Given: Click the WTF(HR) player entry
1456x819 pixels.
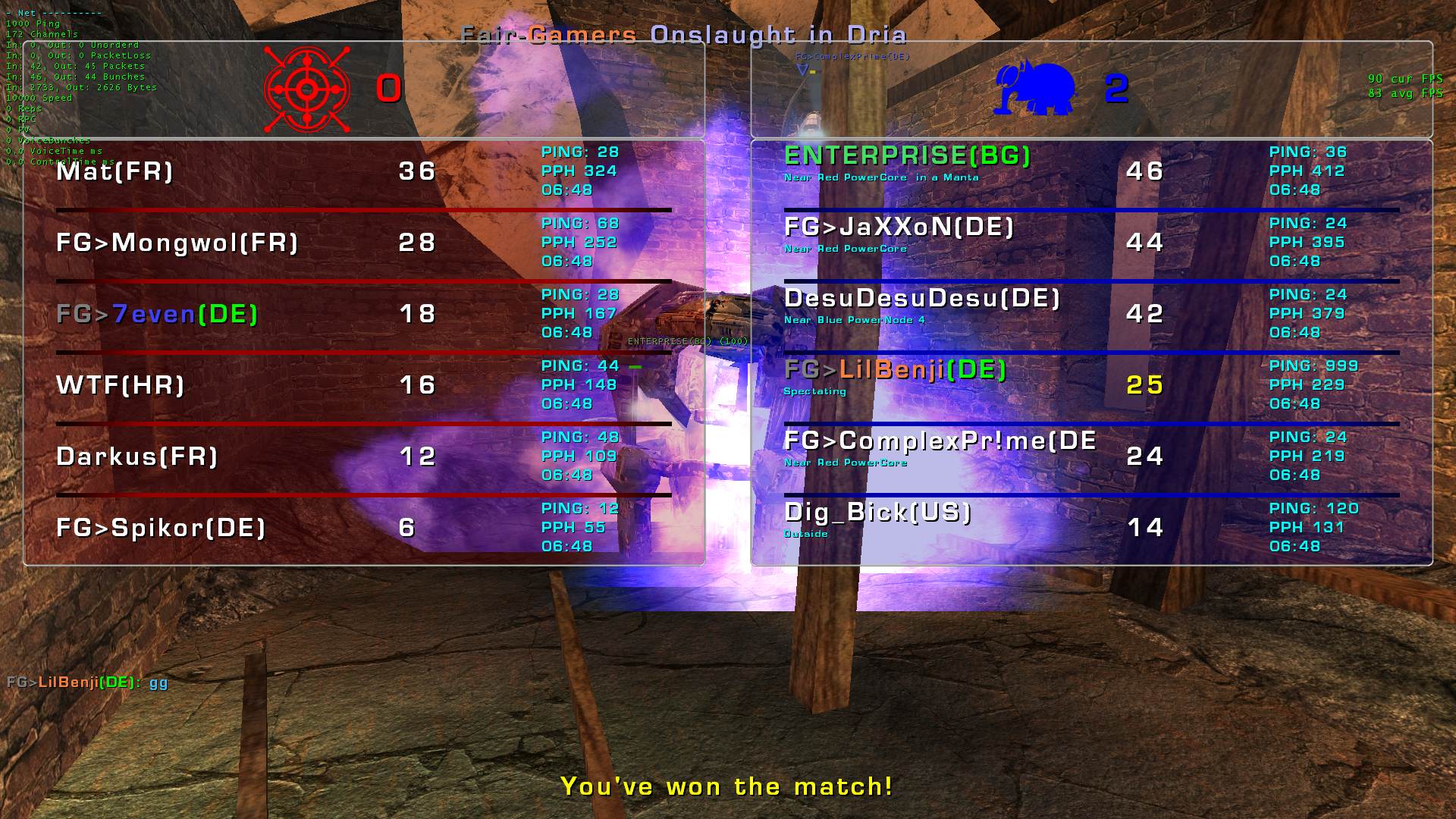Looking at the screenshot, I should [x=121, y=385].
